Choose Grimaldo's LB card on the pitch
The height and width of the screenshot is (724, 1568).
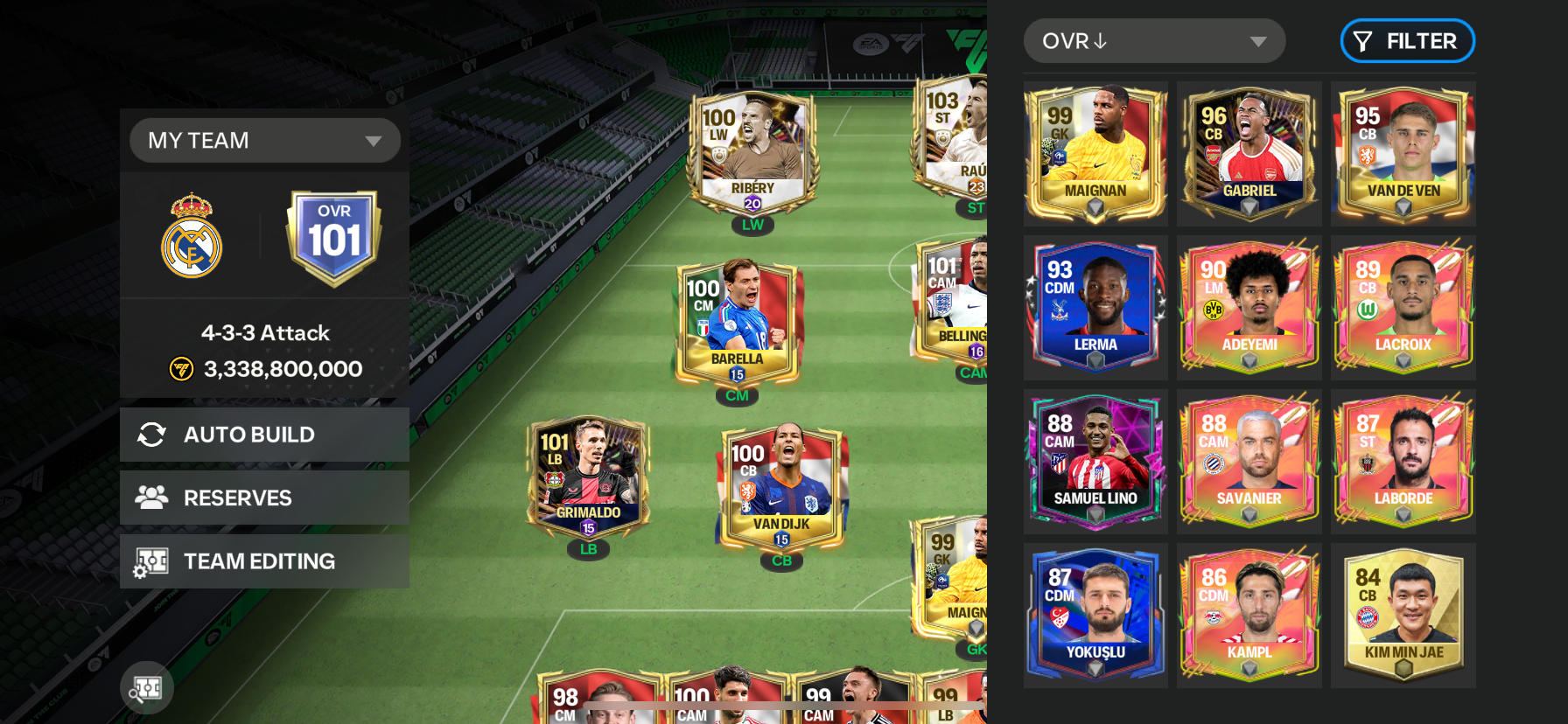(x=588, y=479)
